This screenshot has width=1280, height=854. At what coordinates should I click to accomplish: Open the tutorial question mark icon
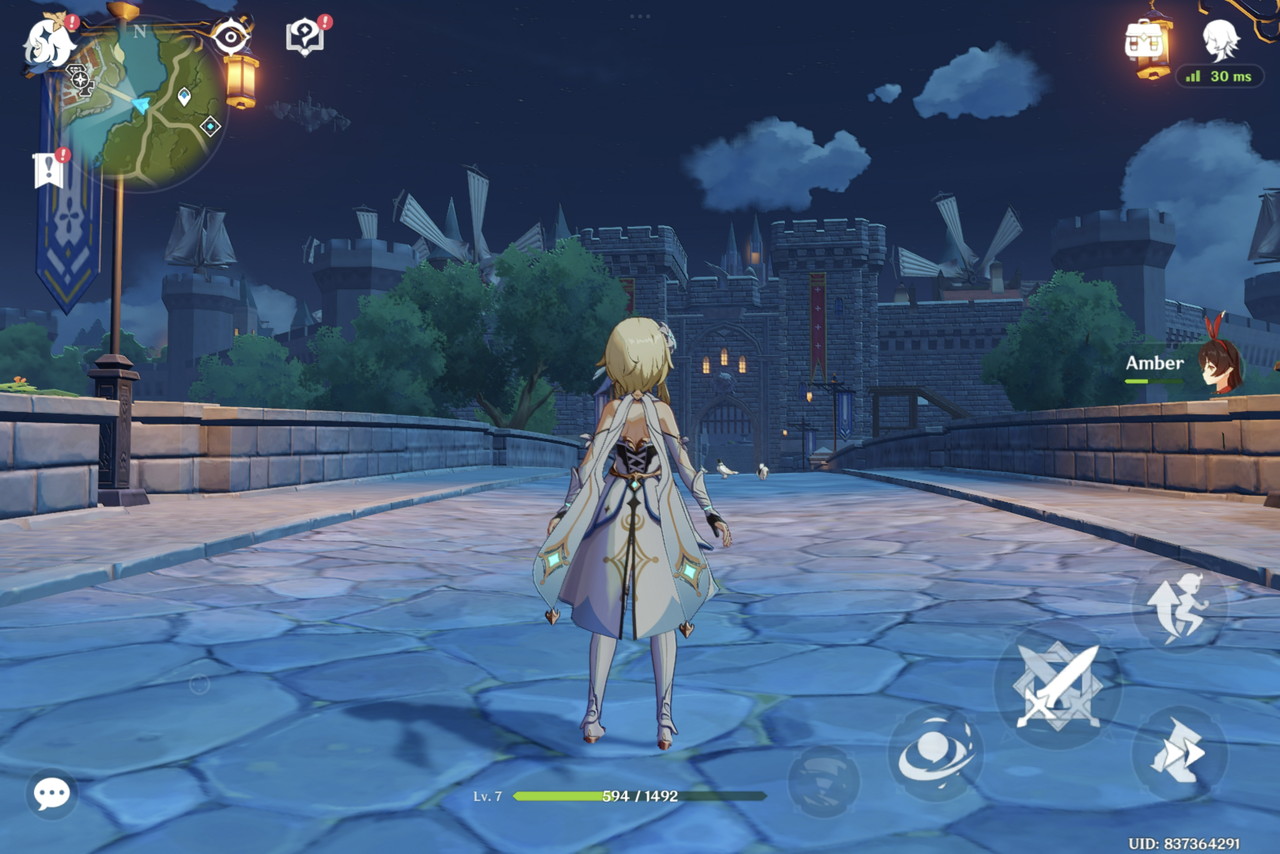point(305,38)
